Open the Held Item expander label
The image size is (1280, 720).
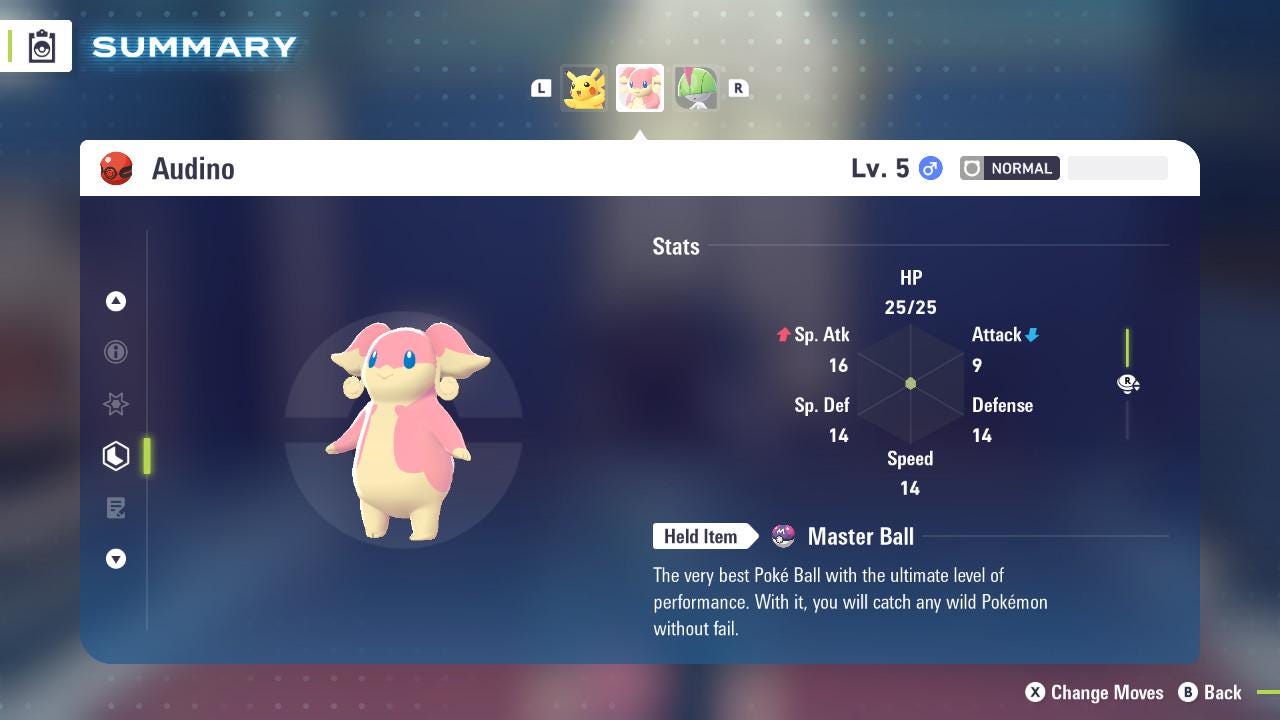coord(701,536)
